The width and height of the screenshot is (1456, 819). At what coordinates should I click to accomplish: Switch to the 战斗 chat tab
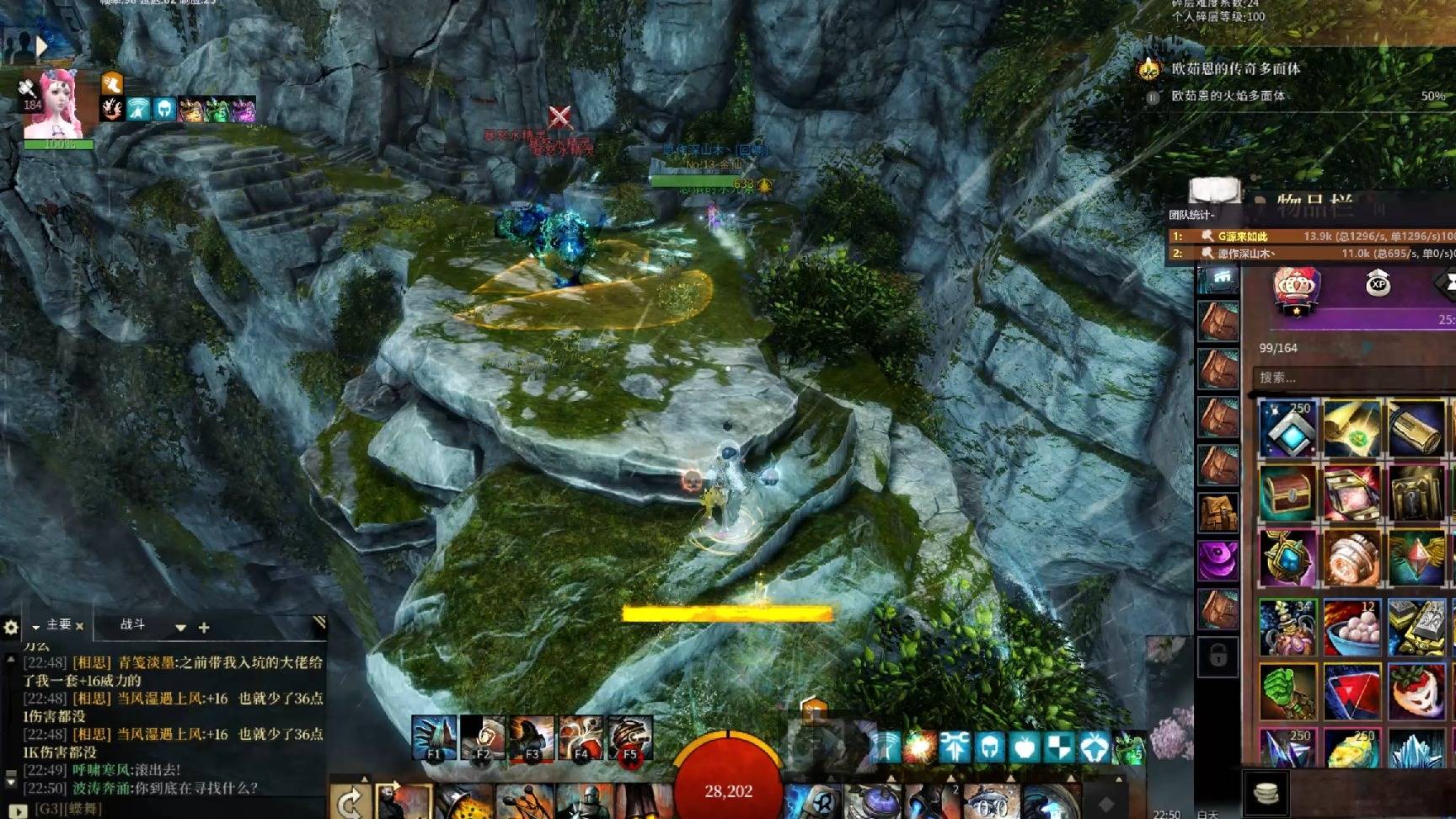[132, 624]
